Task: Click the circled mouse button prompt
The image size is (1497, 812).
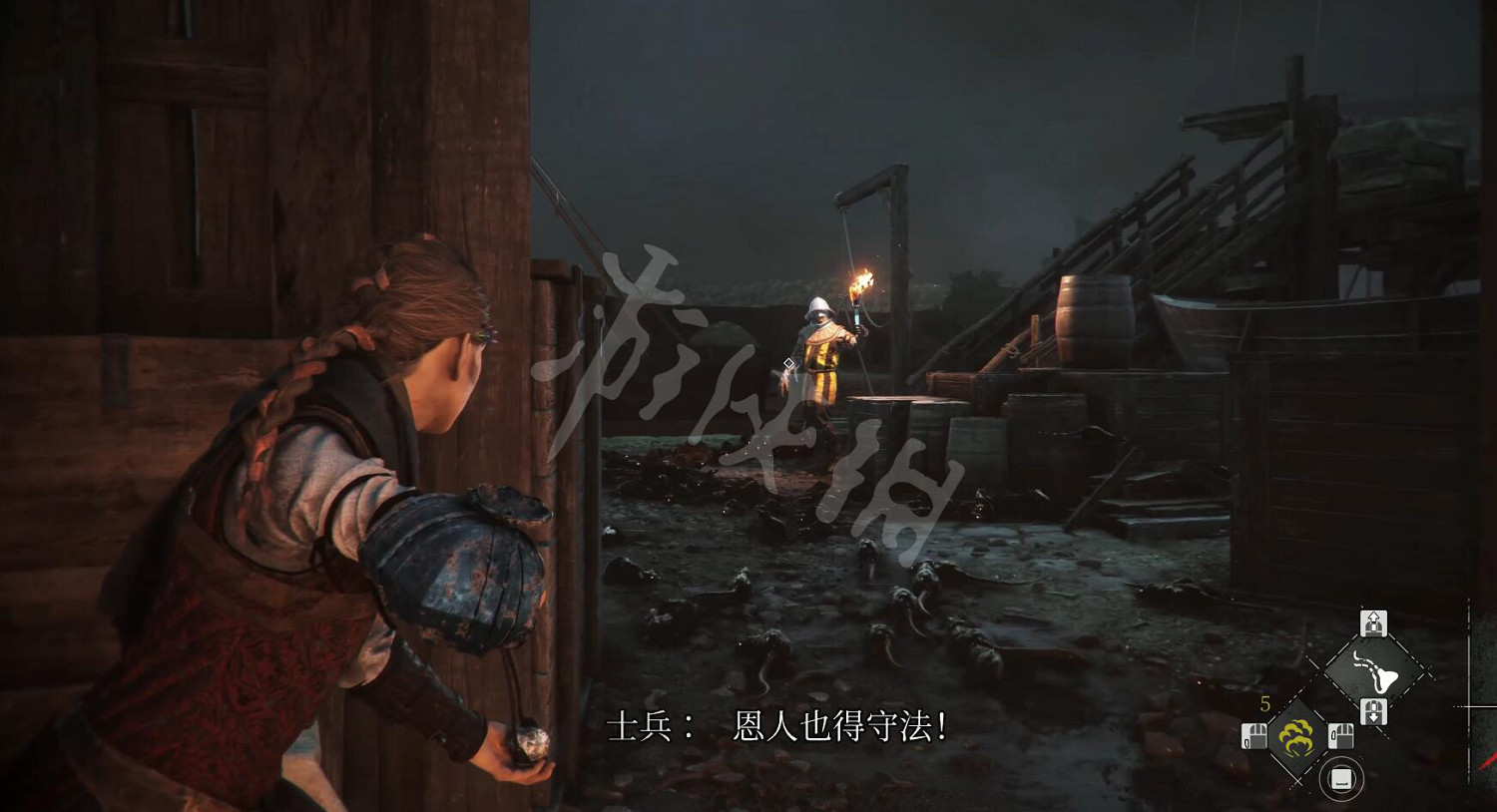Action: [x=1341, y=776]
